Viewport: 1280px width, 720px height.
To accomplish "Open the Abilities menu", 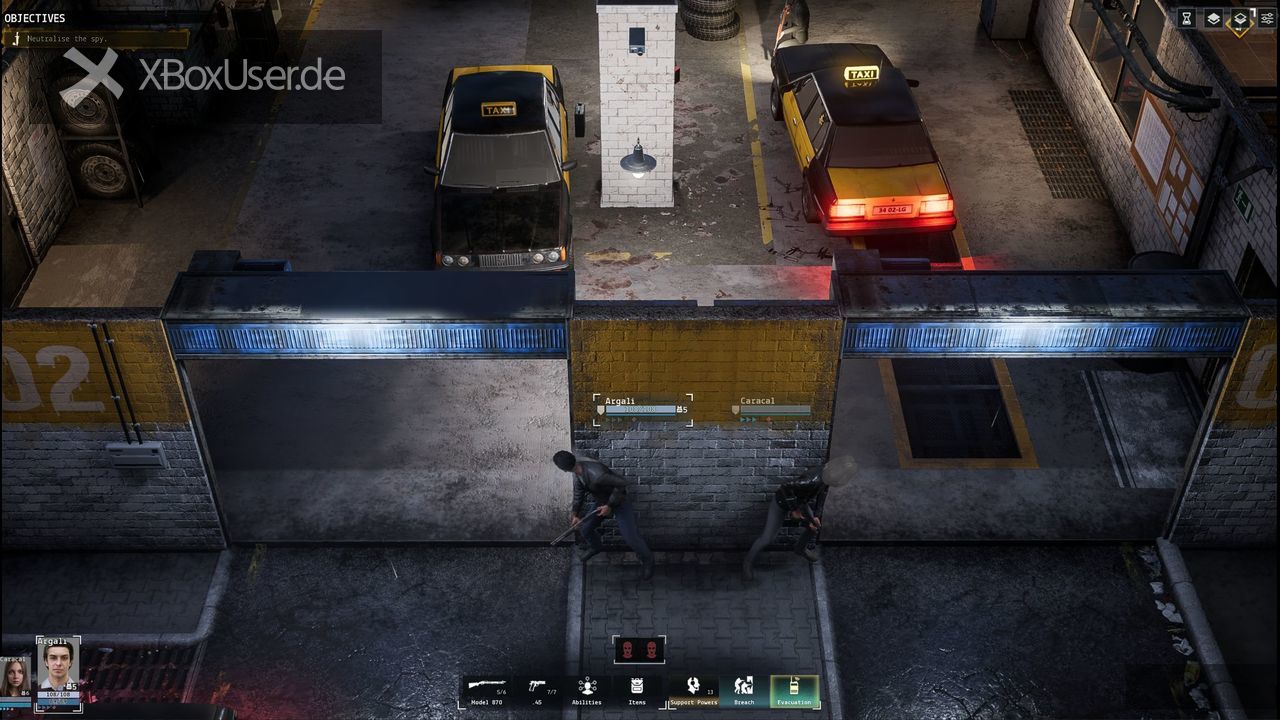I will [x=587, y=688].
